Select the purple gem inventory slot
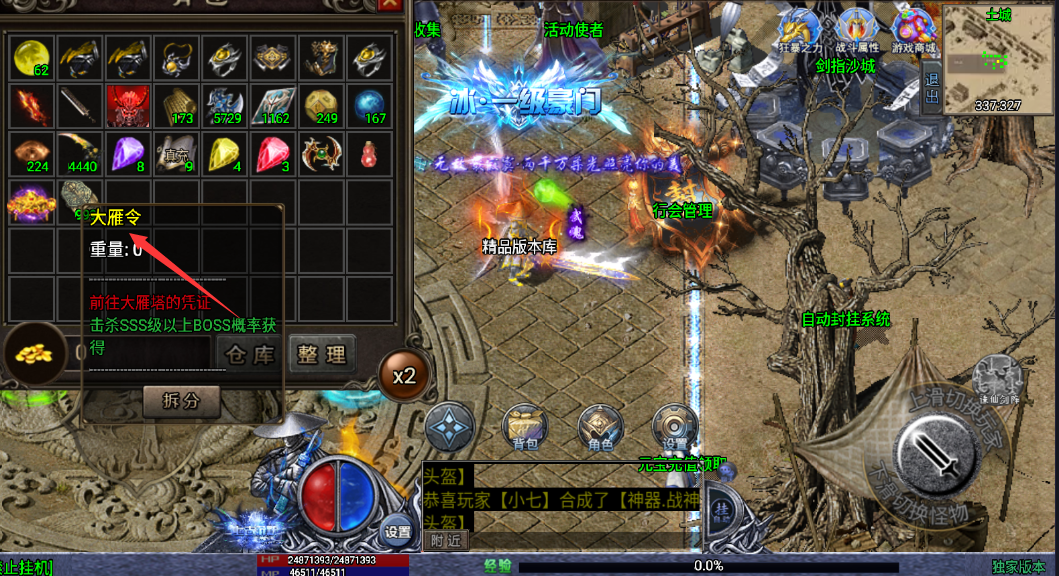The height and width of the screenshot is (576, 1059). 131,153
